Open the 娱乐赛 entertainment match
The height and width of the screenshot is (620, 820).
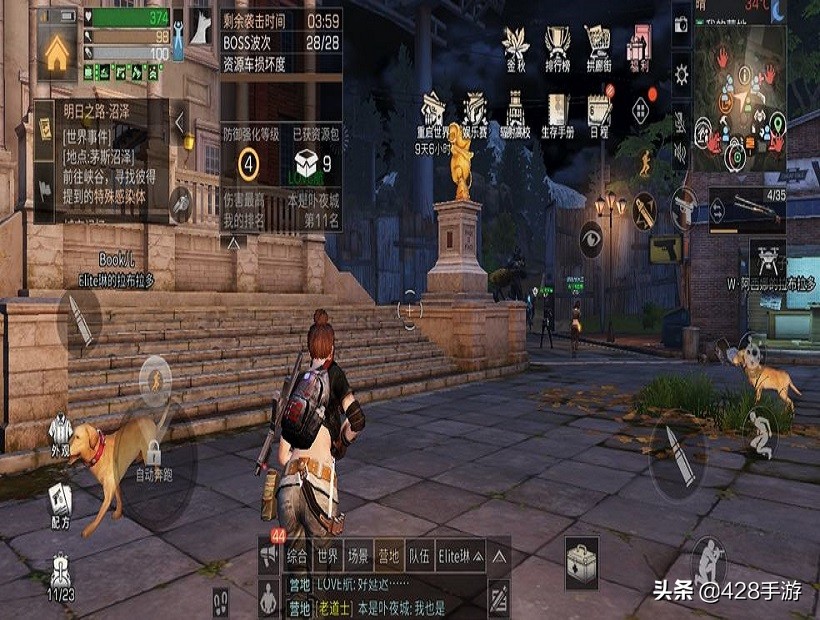point(474,115)
